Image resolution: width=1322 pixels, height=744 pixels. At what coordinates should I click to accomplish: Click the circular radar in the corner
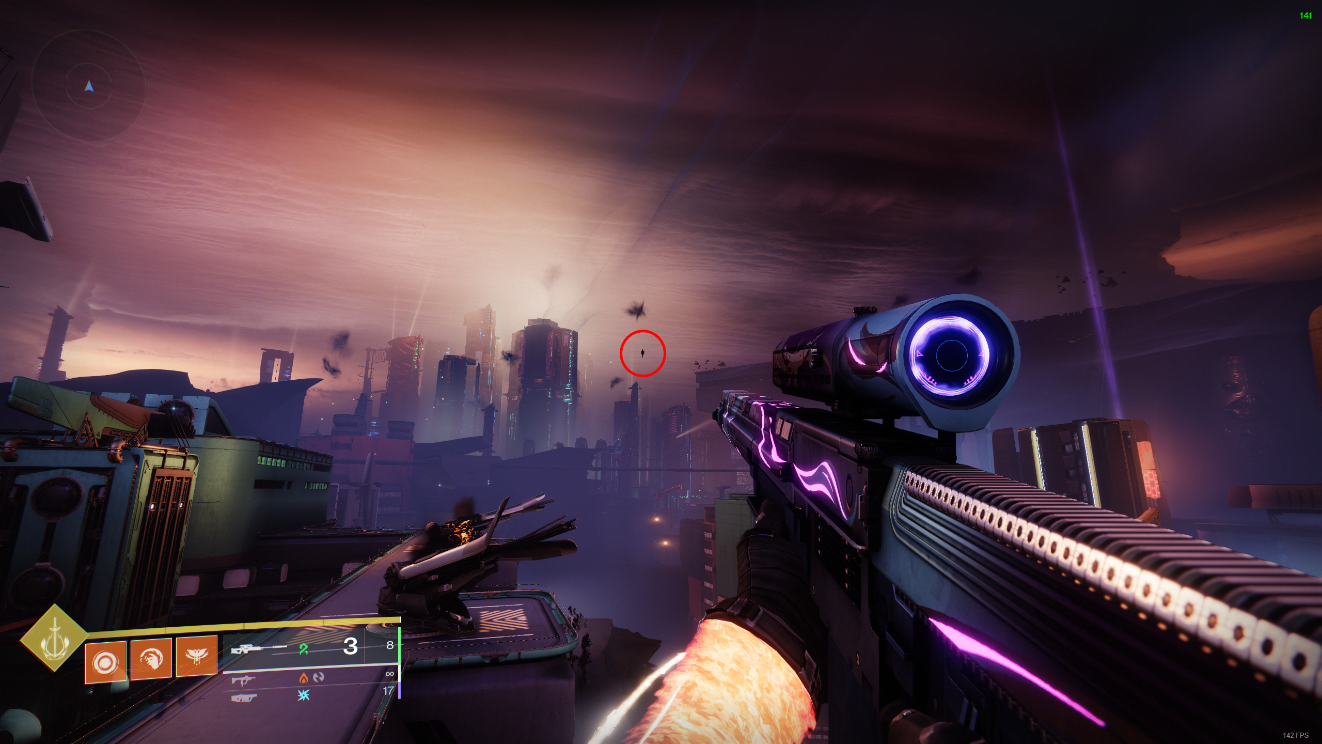pos(88,87)
